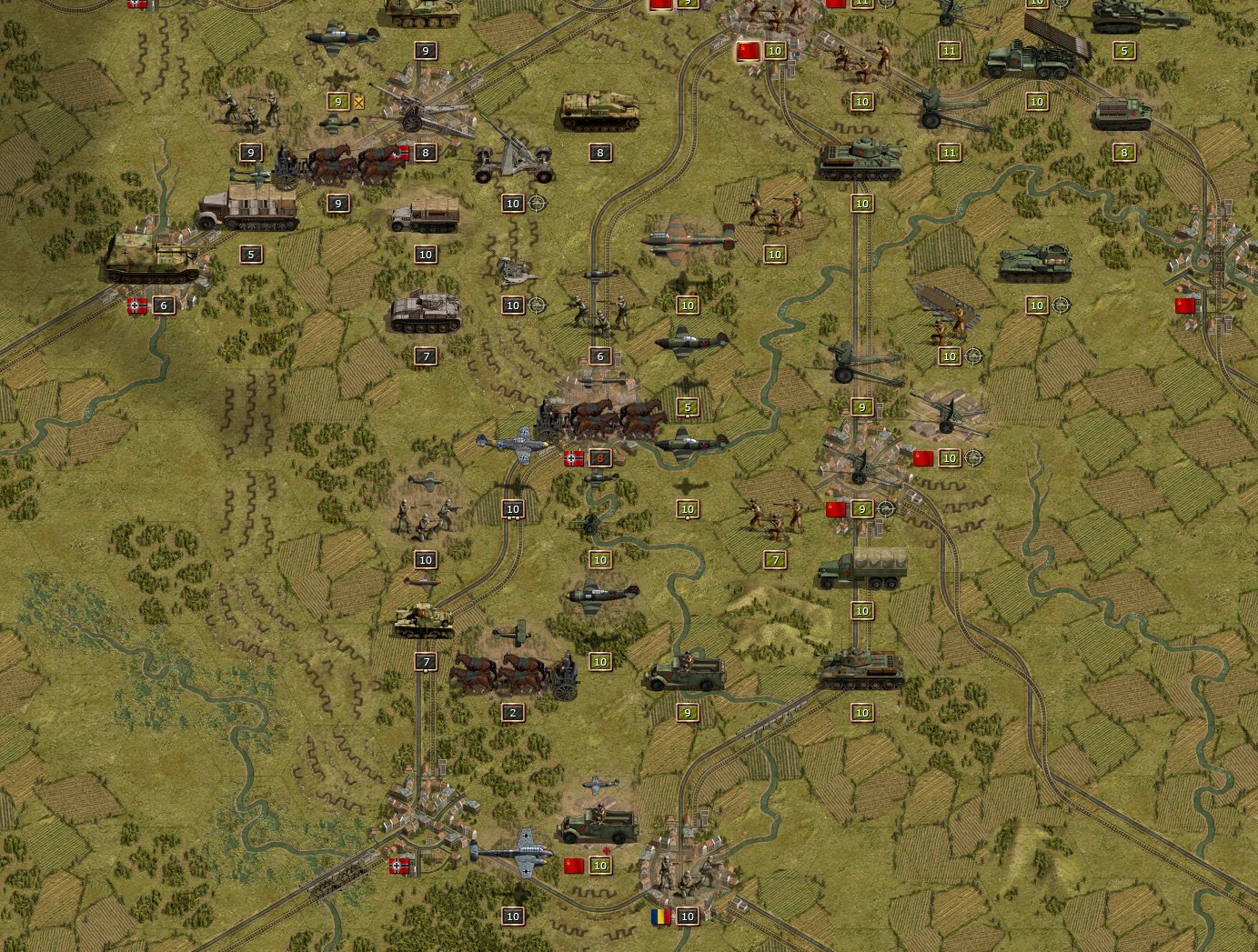Click the targeting reticle near the right-edge Soviet flag

click(1062, 306)
